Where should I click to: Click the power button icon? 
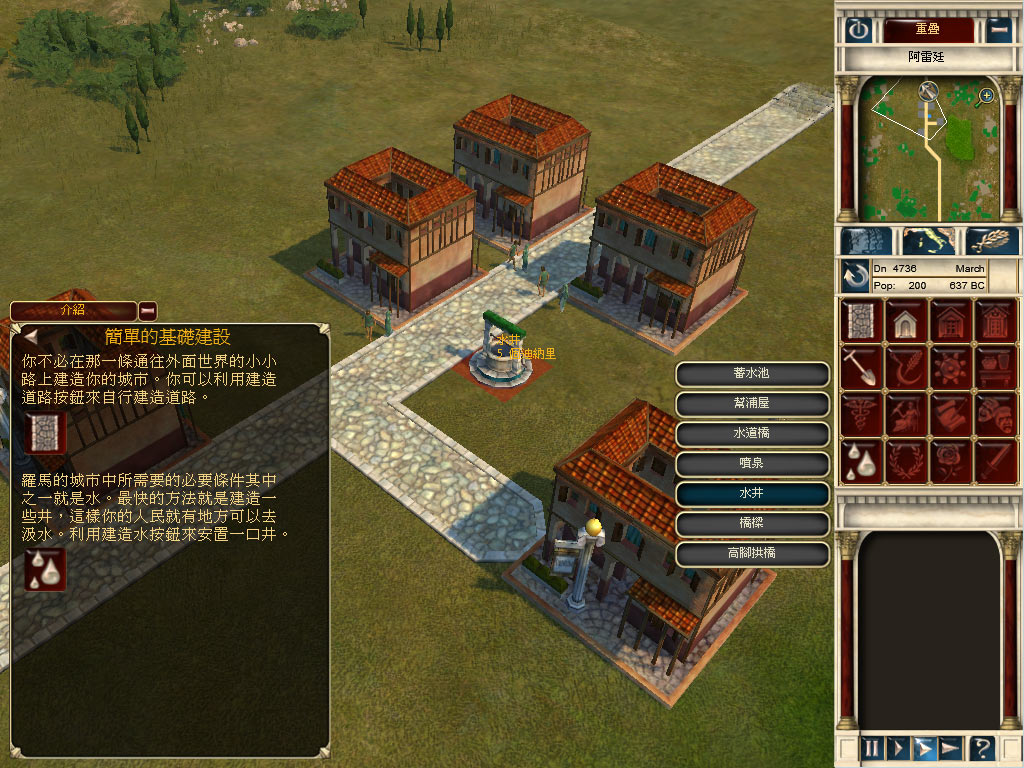tap(859, 30)
